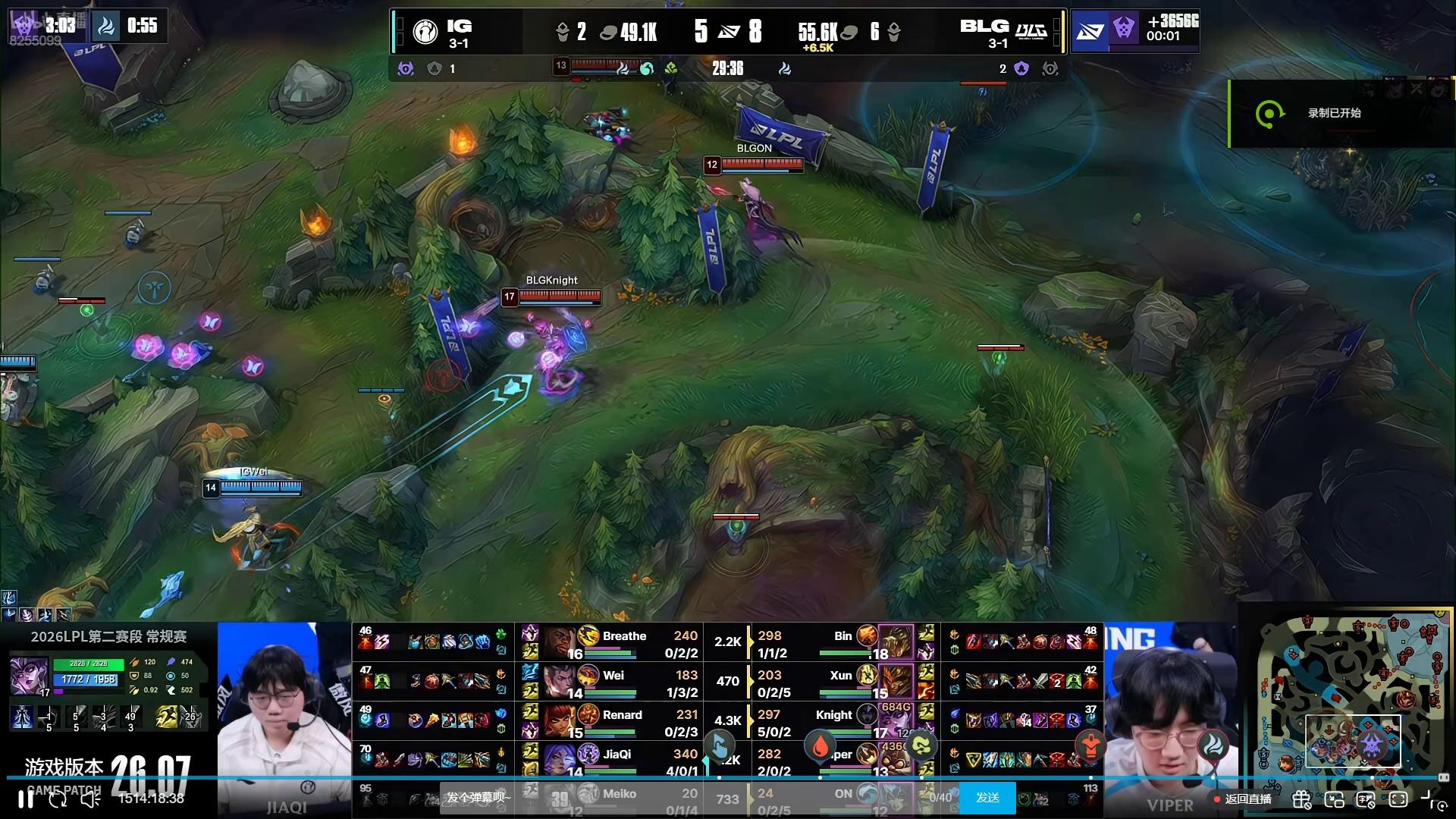Image resolution: width=1456 pixels, height=819 pixels.
Task: Click the Flash spell icon in the stats panel
Action: [x=167, y=716]
